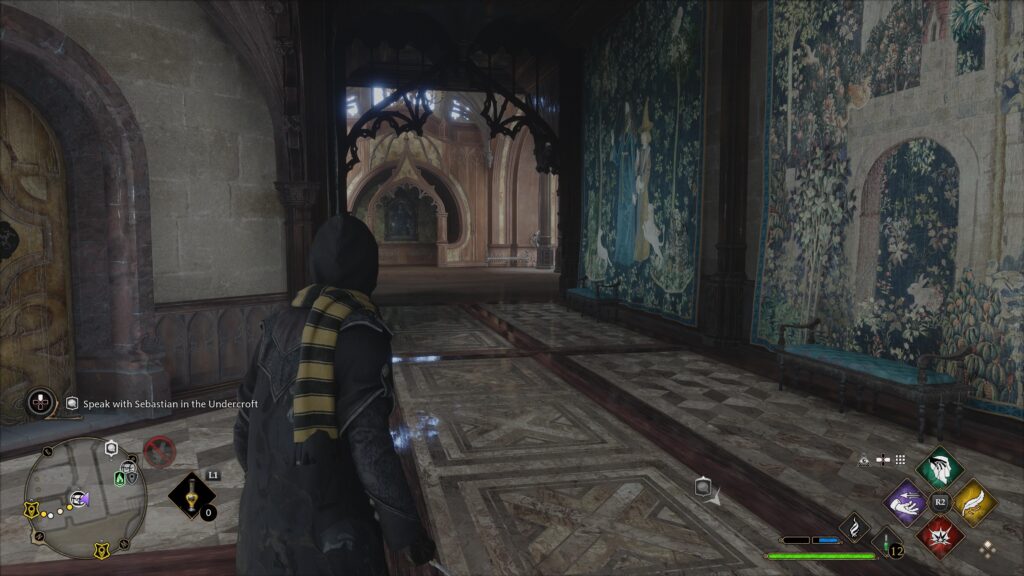This screenshot has width=1024, height=576.
Task: Click the quest speech-bubble marker on the minimap edge
Action: pyautogui.click(x=111, y=446)
